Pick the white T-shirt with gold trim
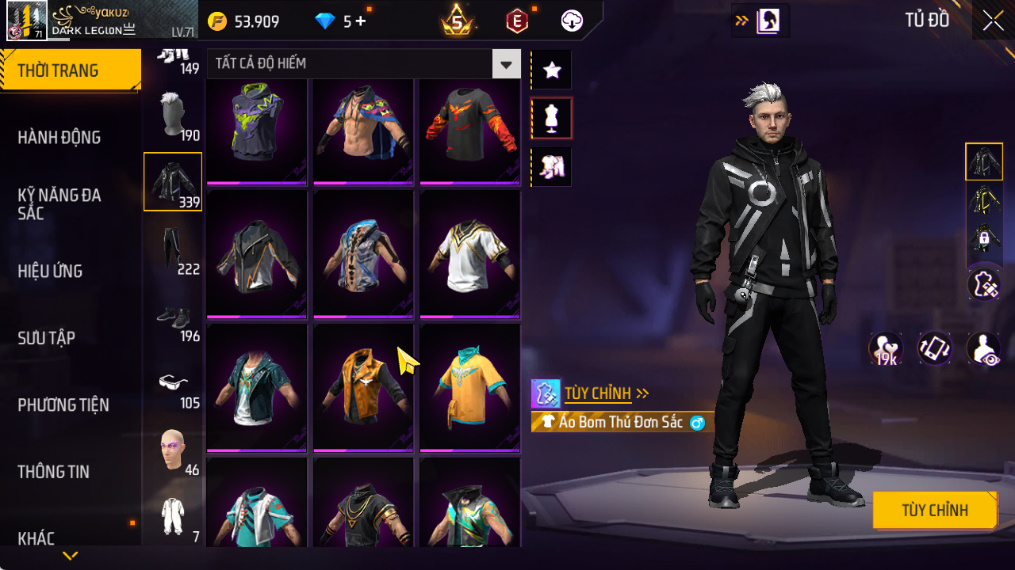 [x=469, y=254]
